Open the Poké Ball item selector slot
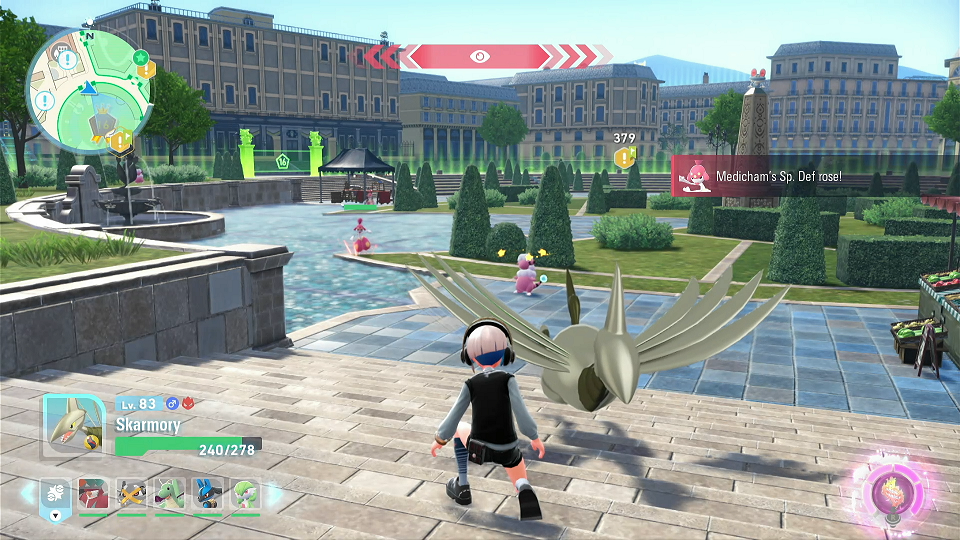This screenshot has width=960, height=540. pyautogui.click(x=54, y=495)
